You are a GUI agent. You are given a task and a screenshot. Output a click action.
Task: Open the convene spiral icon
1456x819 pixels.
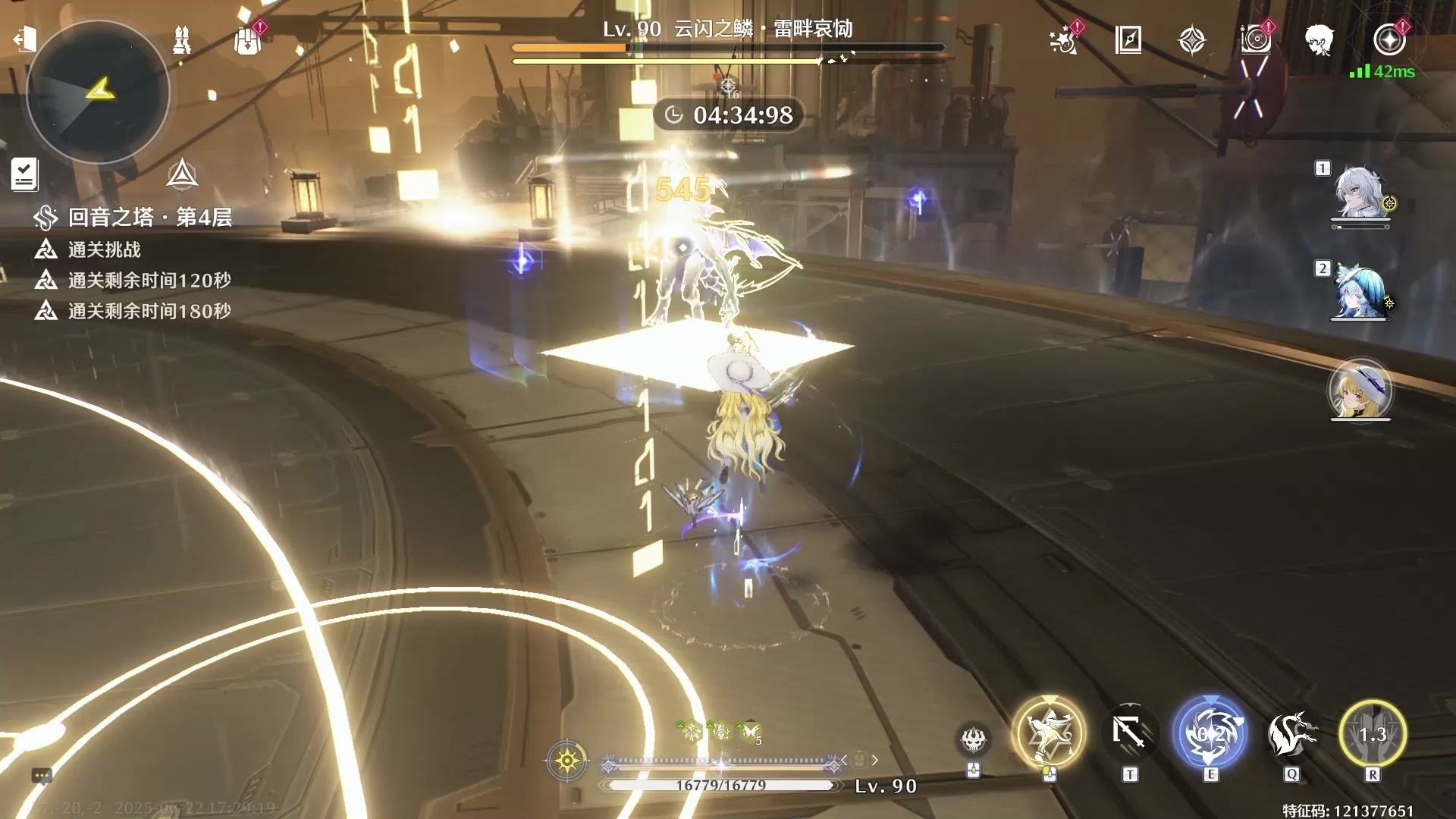1256,39
